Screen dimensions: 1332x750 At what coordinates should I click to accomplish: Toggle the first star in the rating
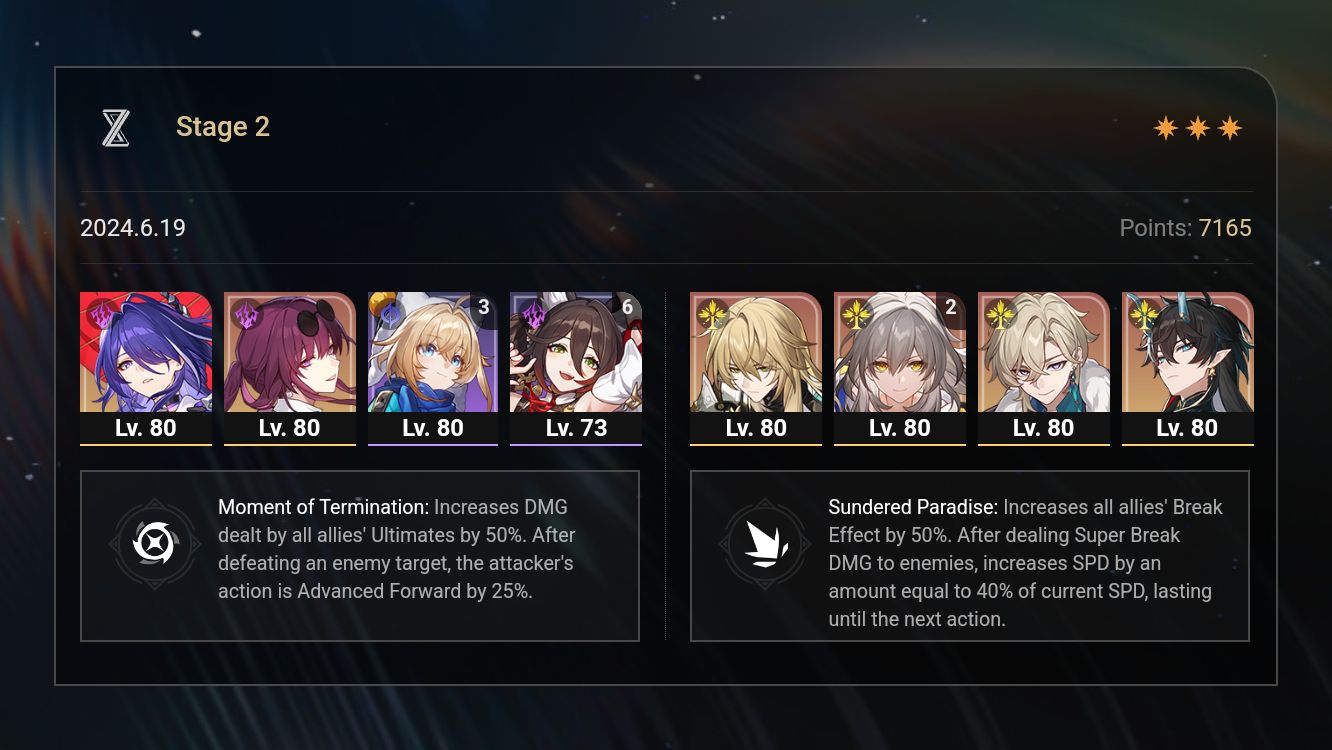point(1167,127)
